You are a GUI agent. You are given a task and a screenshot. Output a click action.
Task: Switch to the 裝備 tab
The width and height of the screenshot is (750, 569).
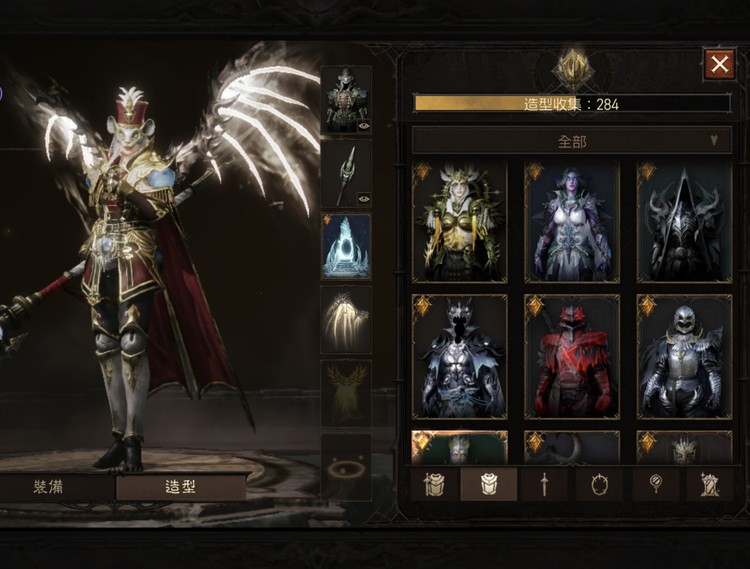pyautogui.click(x=57, y=487)
